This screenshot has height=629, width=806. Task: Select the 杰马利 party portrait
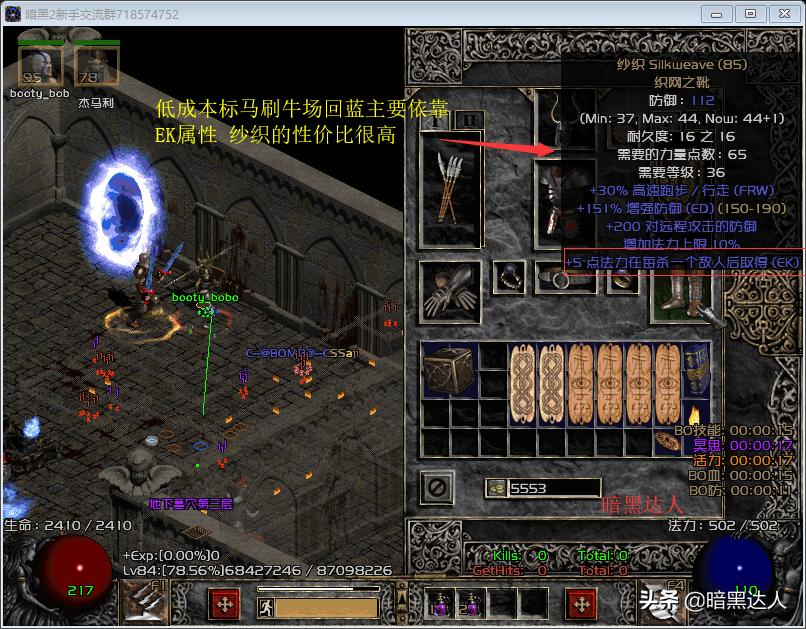[x=96, y=67]
